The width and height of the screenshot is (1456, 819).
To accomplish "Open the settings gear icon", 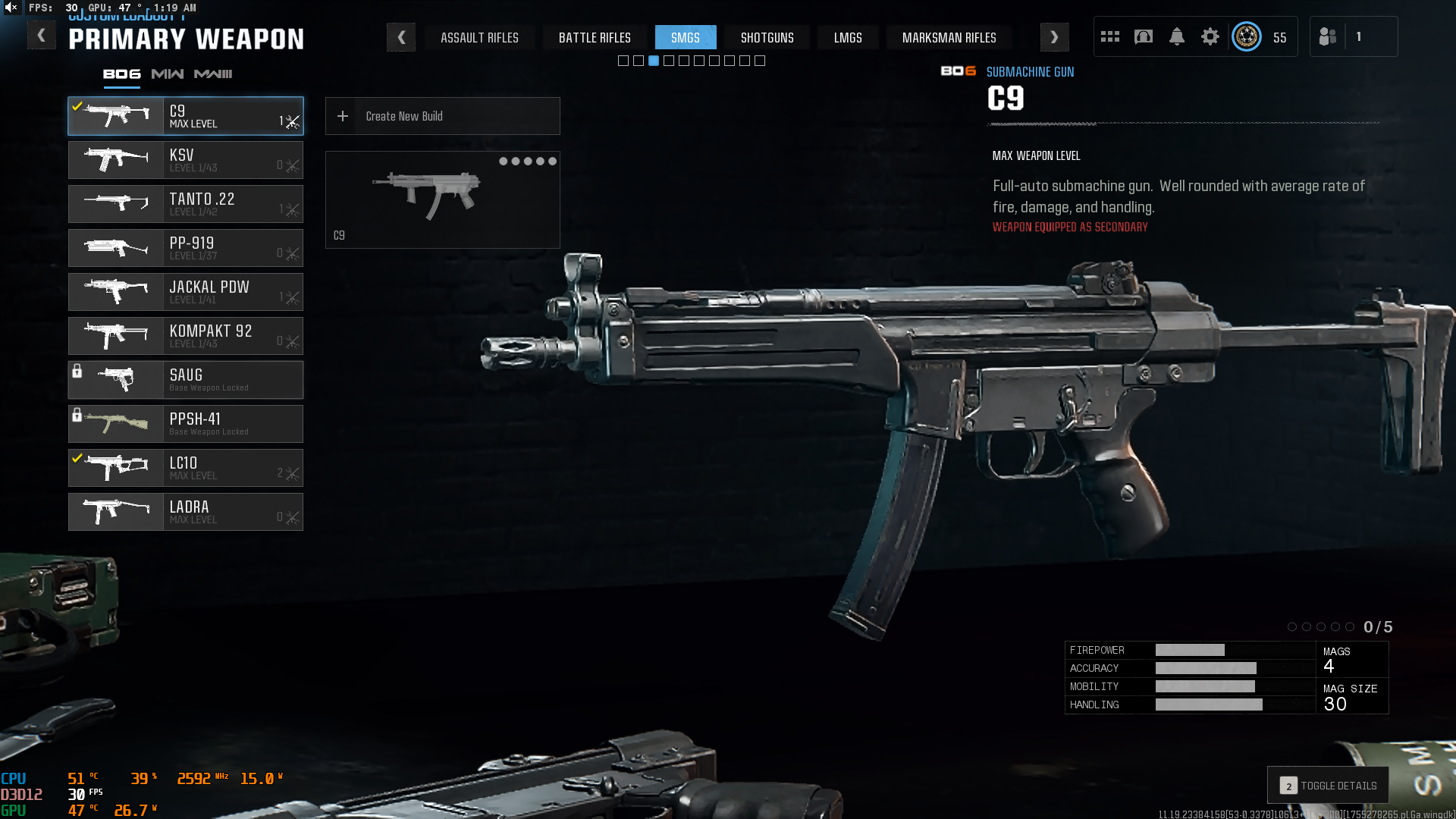I will point(1210,36).
